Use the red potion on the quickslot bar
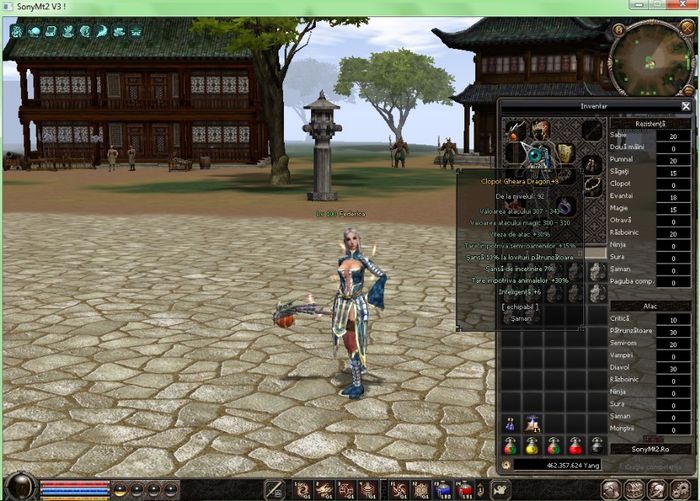This screenshot has height=501, width=700. pos(466,490)
